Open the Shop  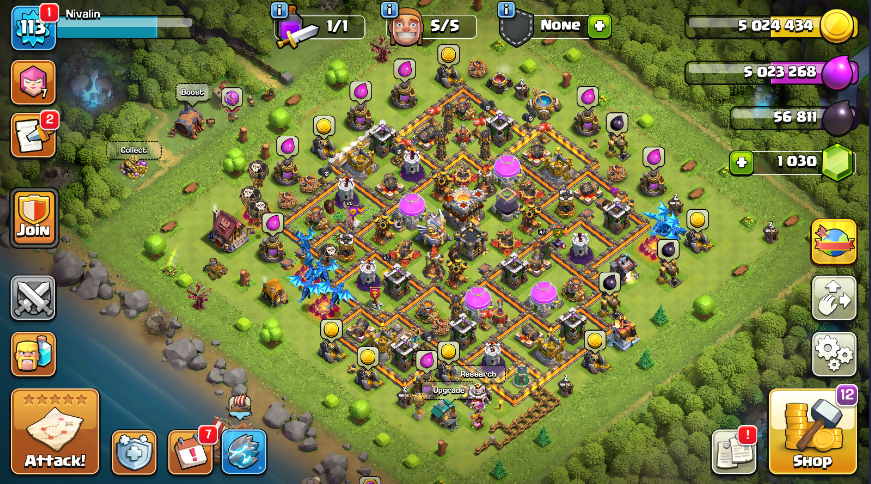click(812, 432)
